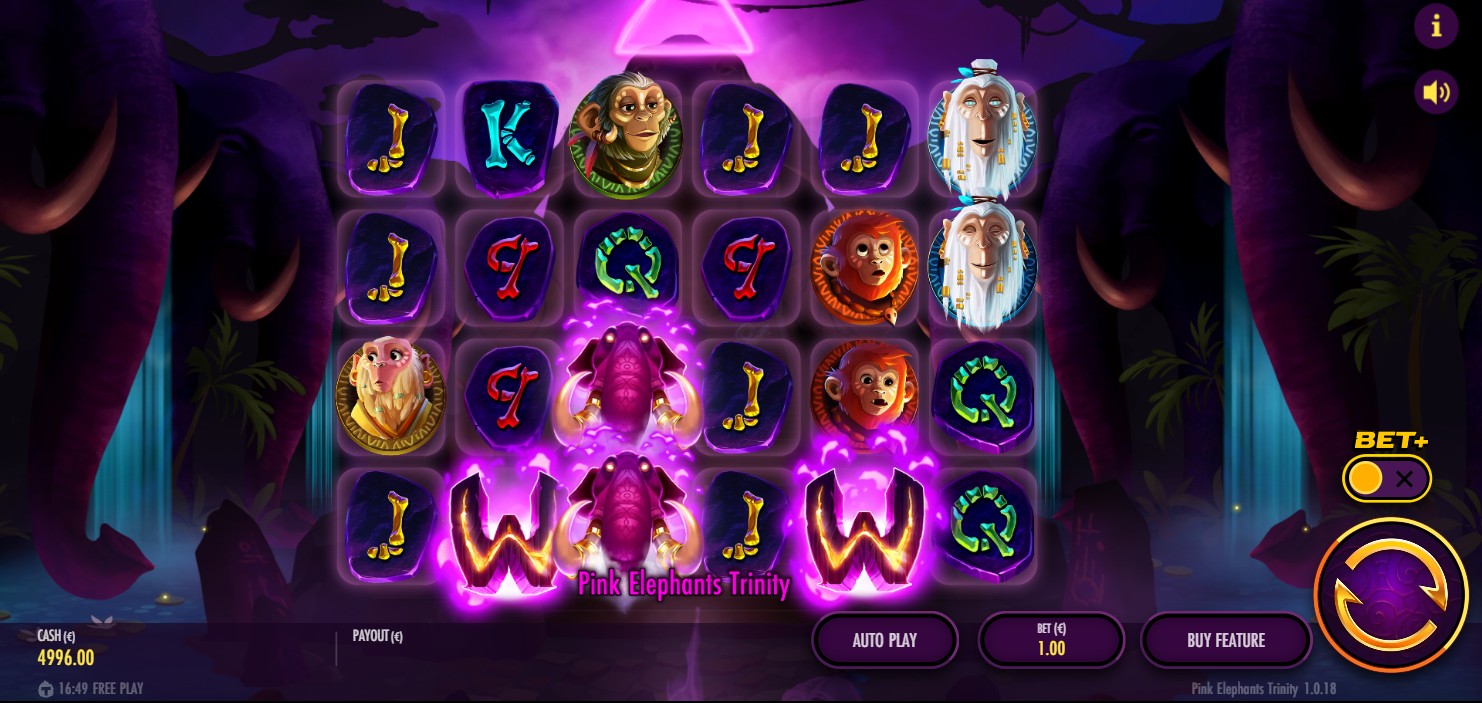1482x703 pixels.
Task: Open the Auto Play options
Action: click(x=885, y=640)
